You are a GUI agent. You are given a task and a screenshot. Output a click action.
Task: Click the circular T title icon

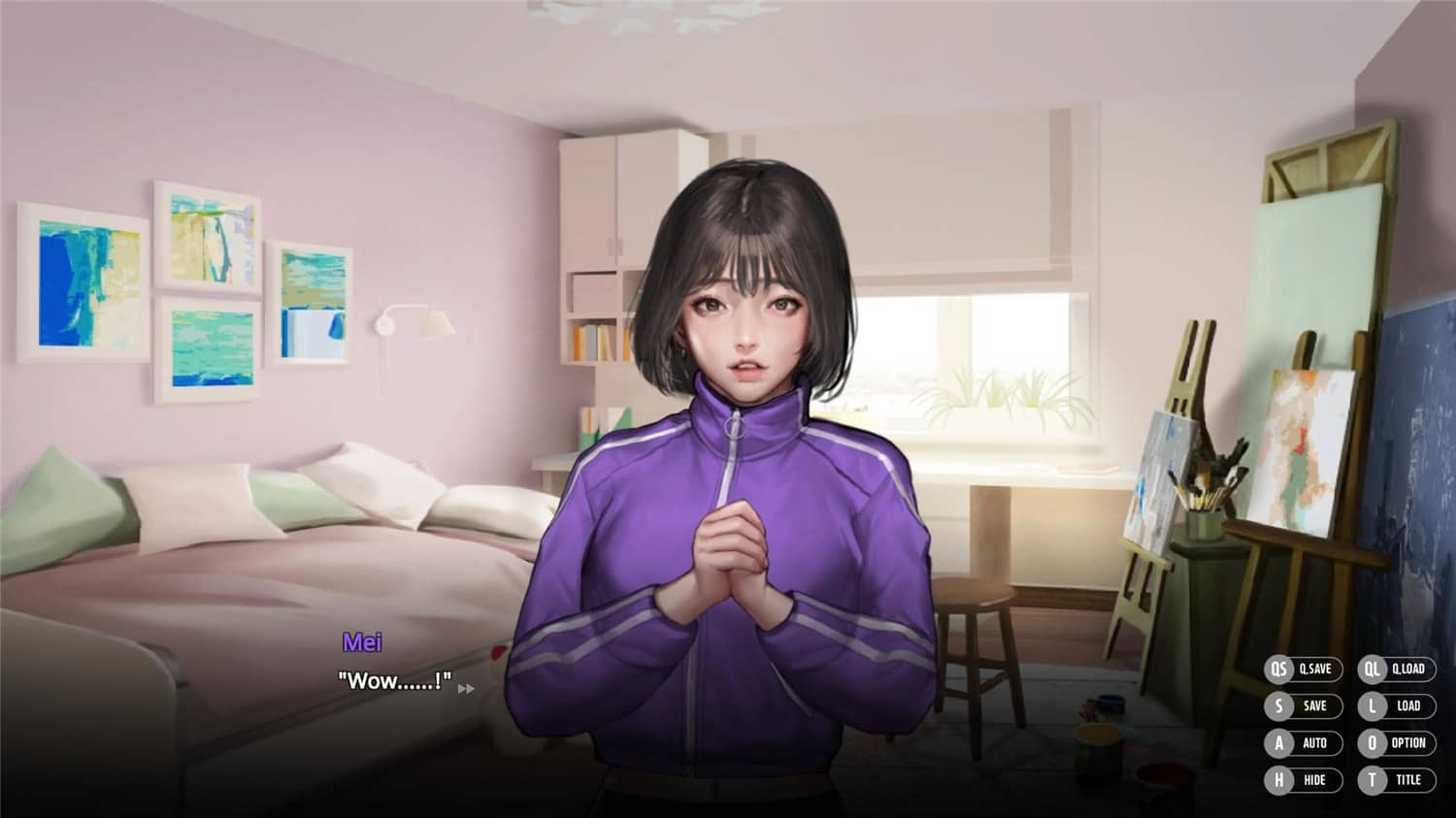tap(1373, 780)
